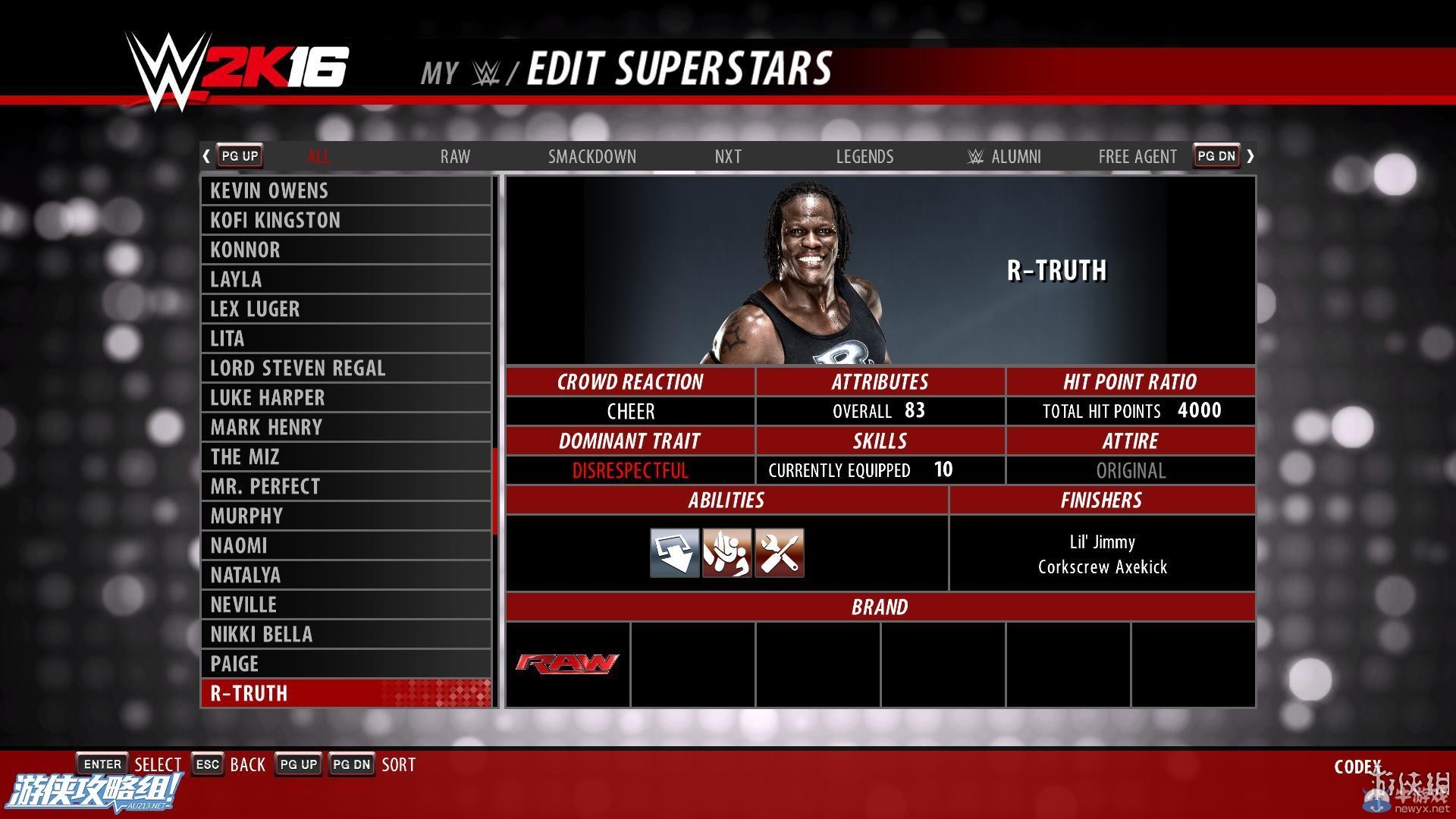This screenshot has height=819, width=1456.
Task: Toggle the Crowd Reaction to change CHEER
Action: 630,411
